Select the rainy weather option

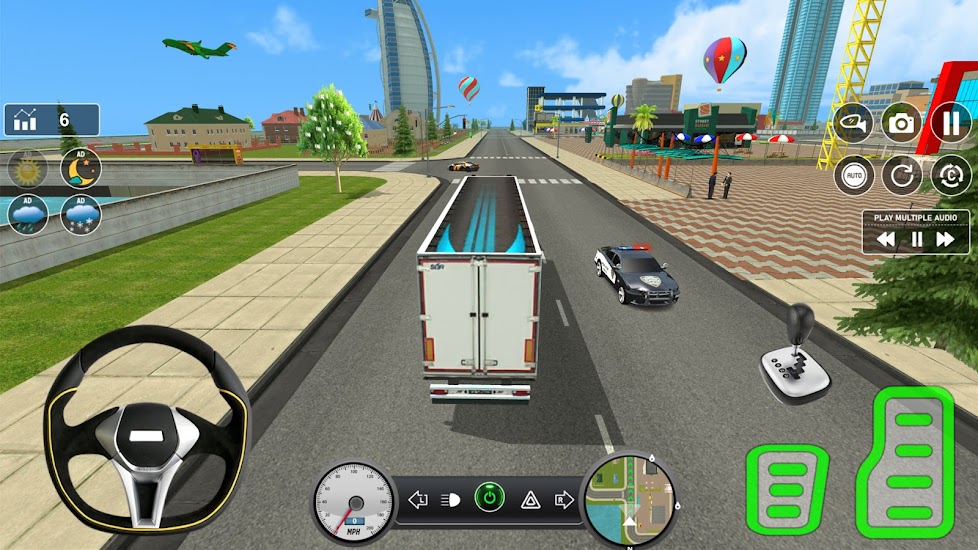(28, 214)
